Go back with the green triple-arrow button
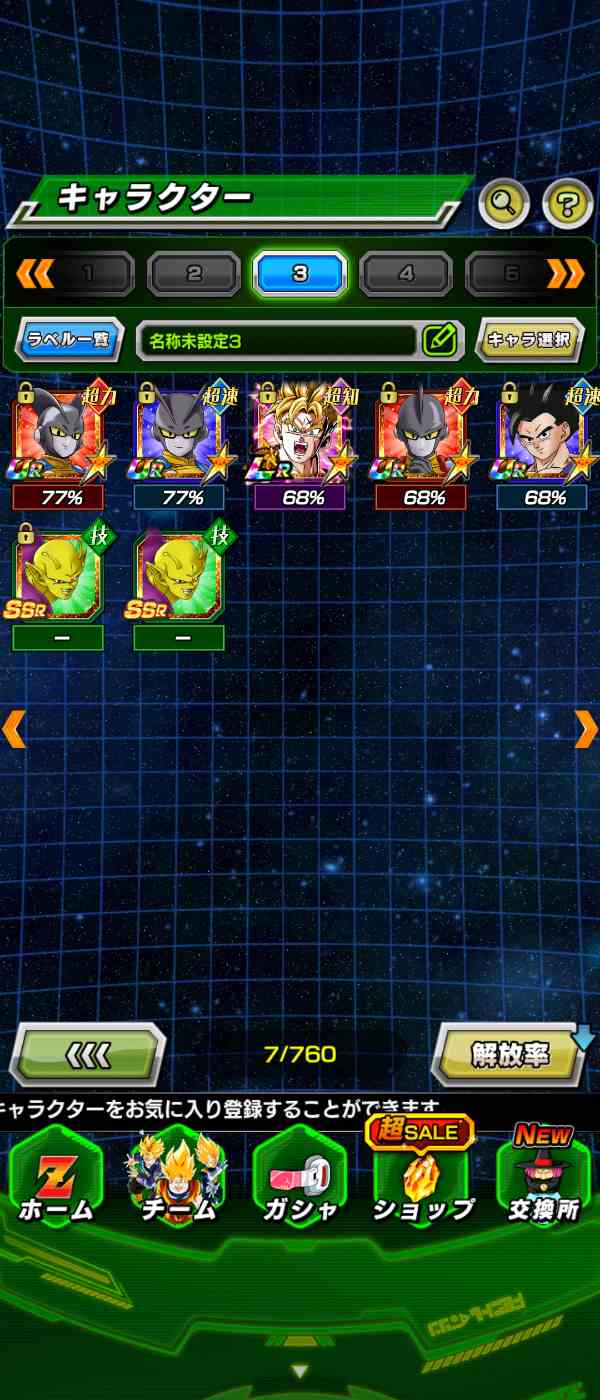 pyautogui.click(x=87, y=1055)
